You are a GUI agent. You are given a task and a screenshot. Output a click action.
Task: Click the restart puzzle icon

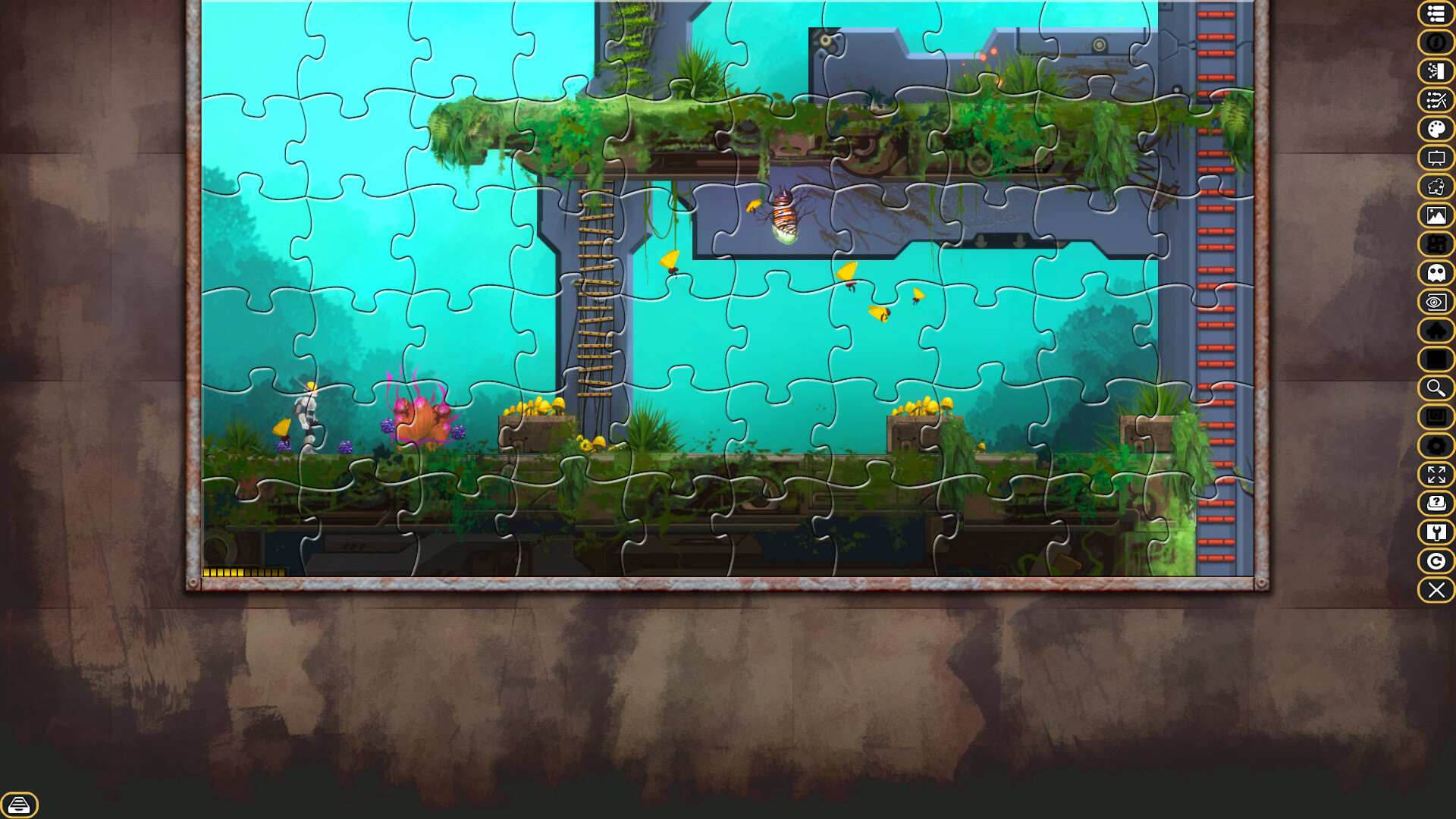point(1436,561)
